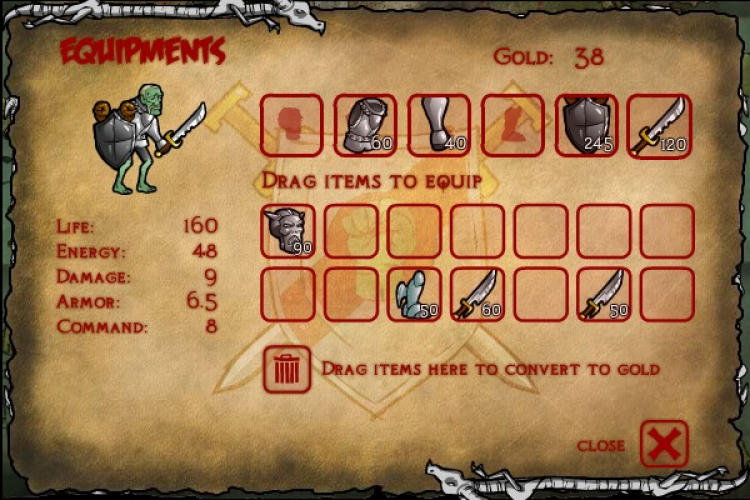Viewport: 750px width, 500px height.
Task: Click the empty boot equipment slot
Action: [513, 125]
